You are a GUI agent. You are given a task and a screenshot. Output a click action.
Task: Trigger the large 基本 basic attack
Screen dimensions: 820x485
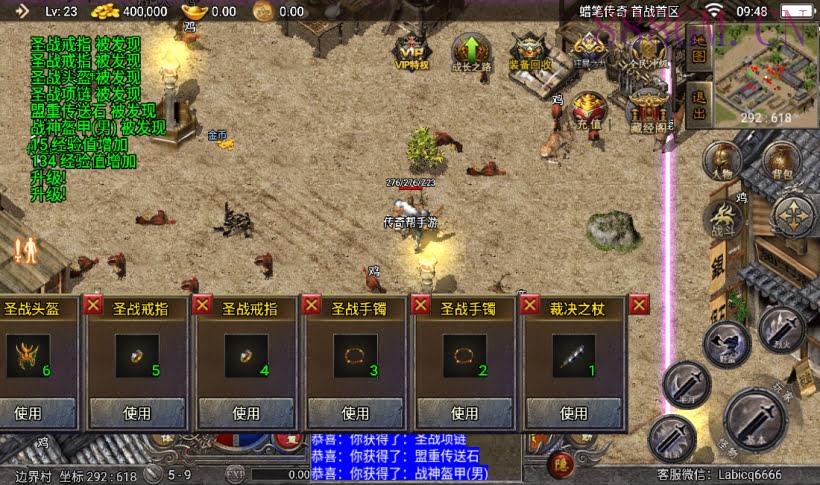757,418
